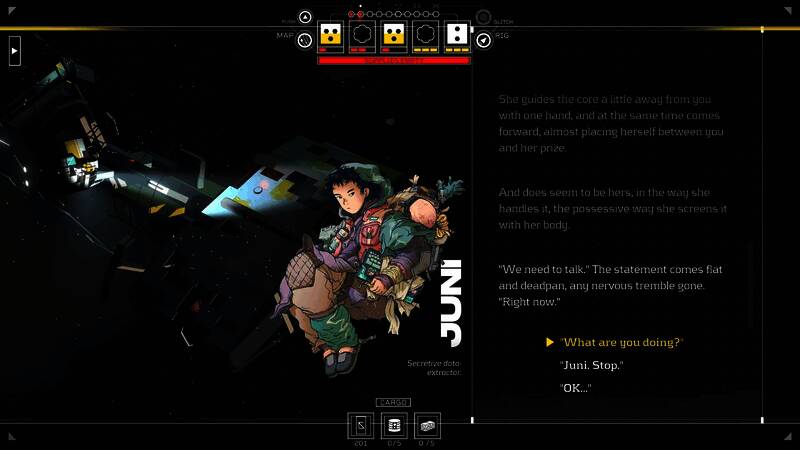
Task: Select the cryo currency cargo slot
Action: pos(360,425)
